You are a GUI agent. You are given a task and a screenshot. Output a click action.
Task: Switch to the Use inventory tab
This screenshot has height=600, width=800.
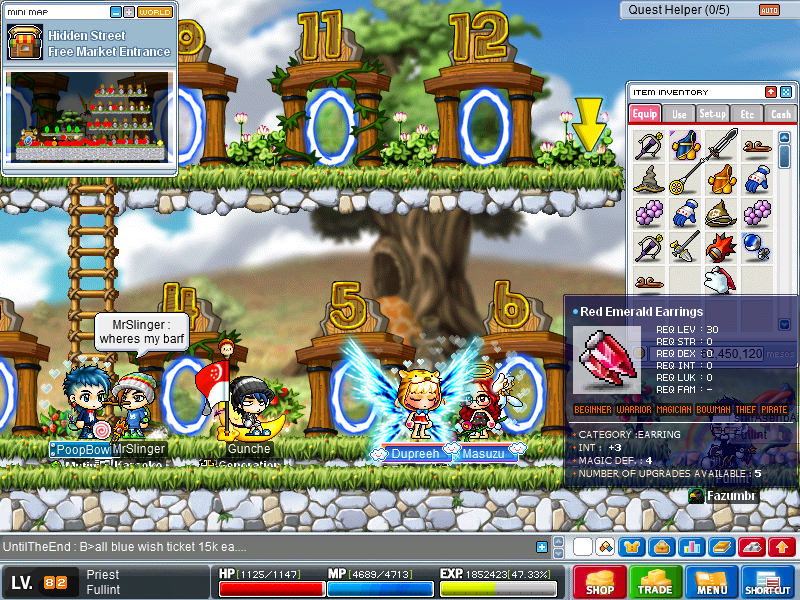679,114
